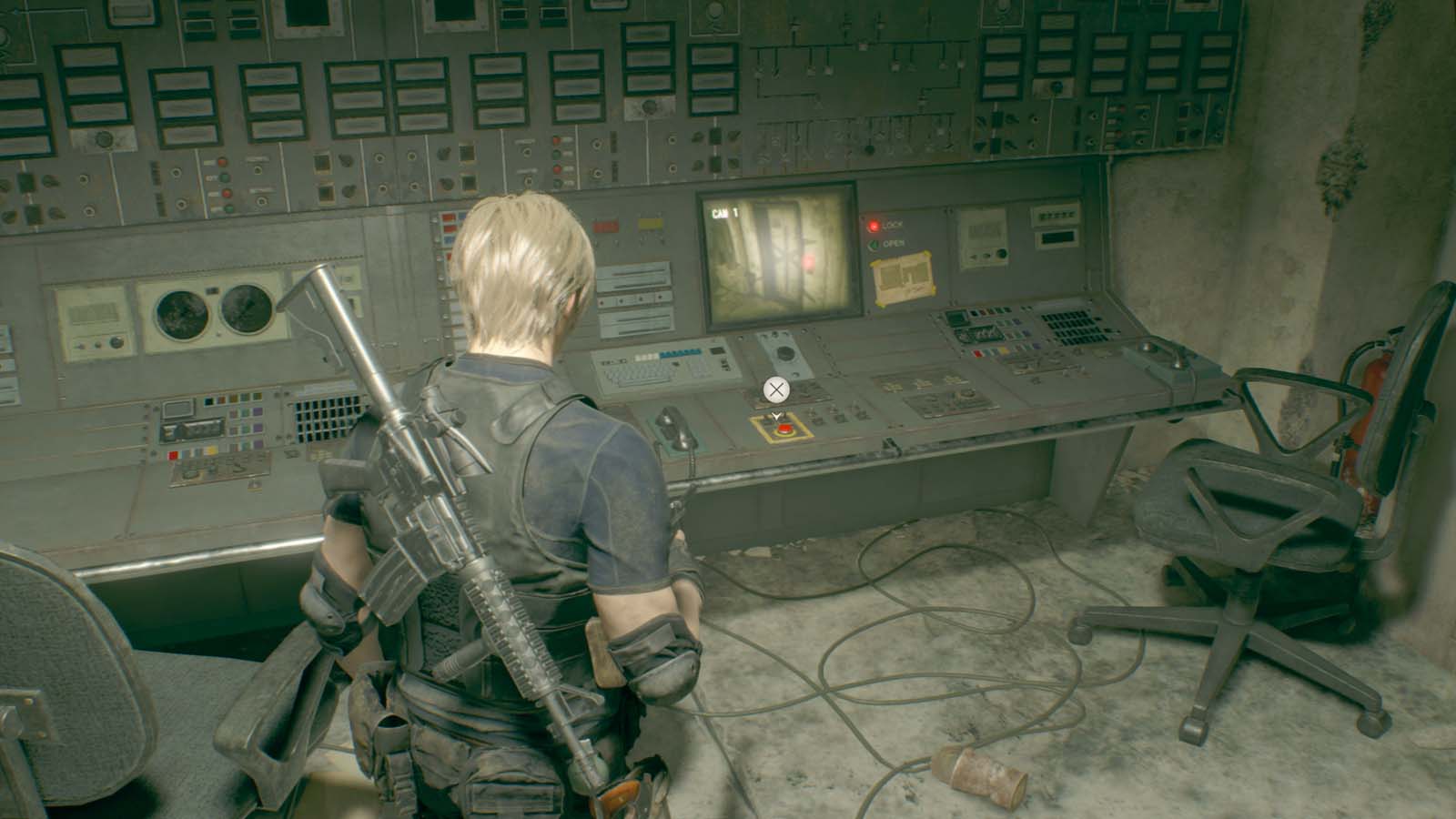Click the left circular gauge dial
Viewport: 1456px width, 819px height.
182,316
